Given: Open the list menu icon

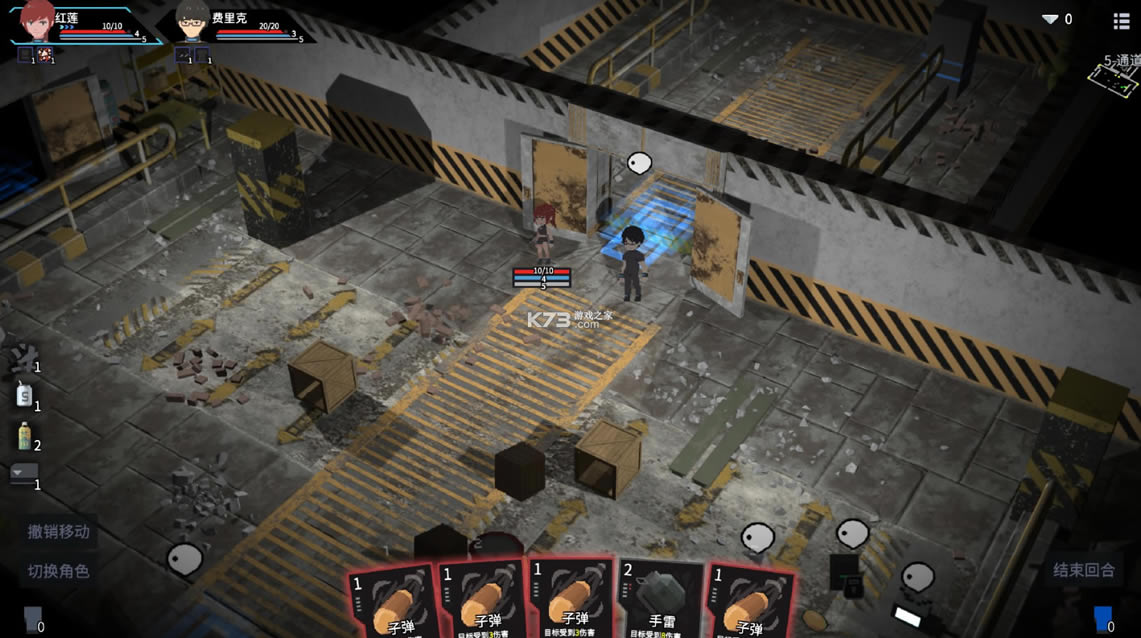Looking at the screenshot, I should click(1122, 20).
